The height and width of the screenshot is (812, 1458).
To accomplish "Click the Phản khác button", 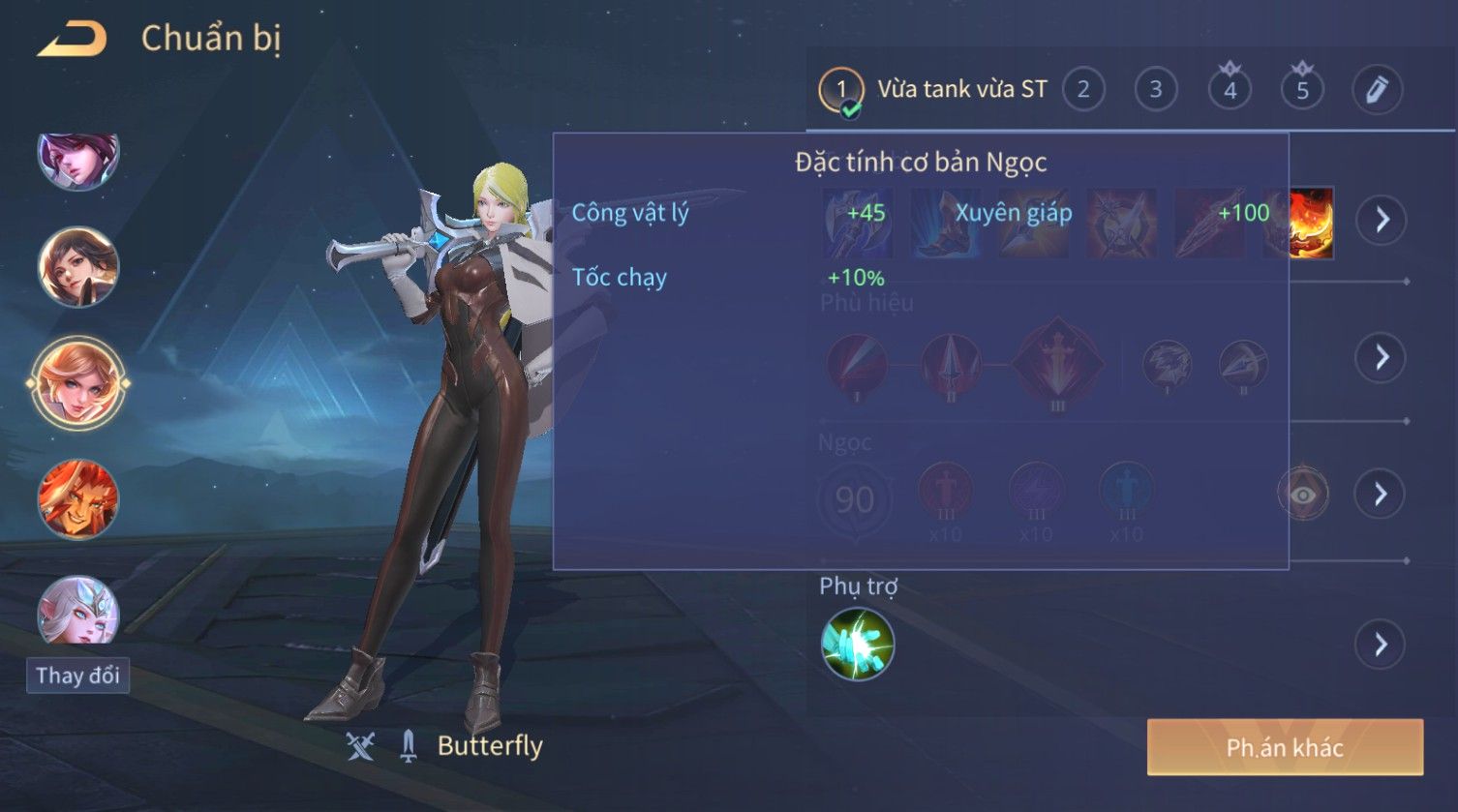I will click(x=1285, y=747).
